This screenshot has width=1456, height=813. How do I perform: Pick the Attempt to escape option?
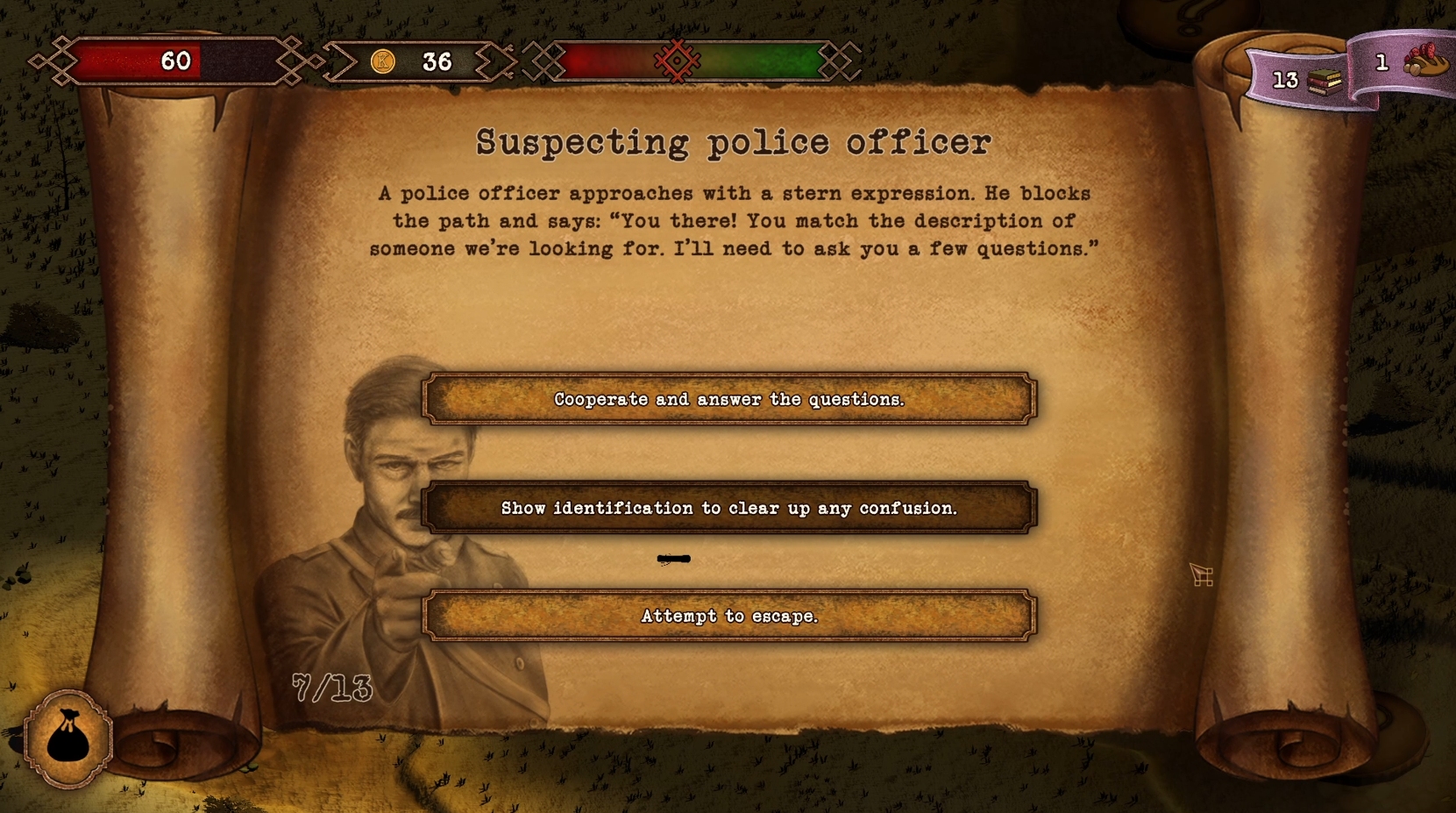(x=729, y=616)
